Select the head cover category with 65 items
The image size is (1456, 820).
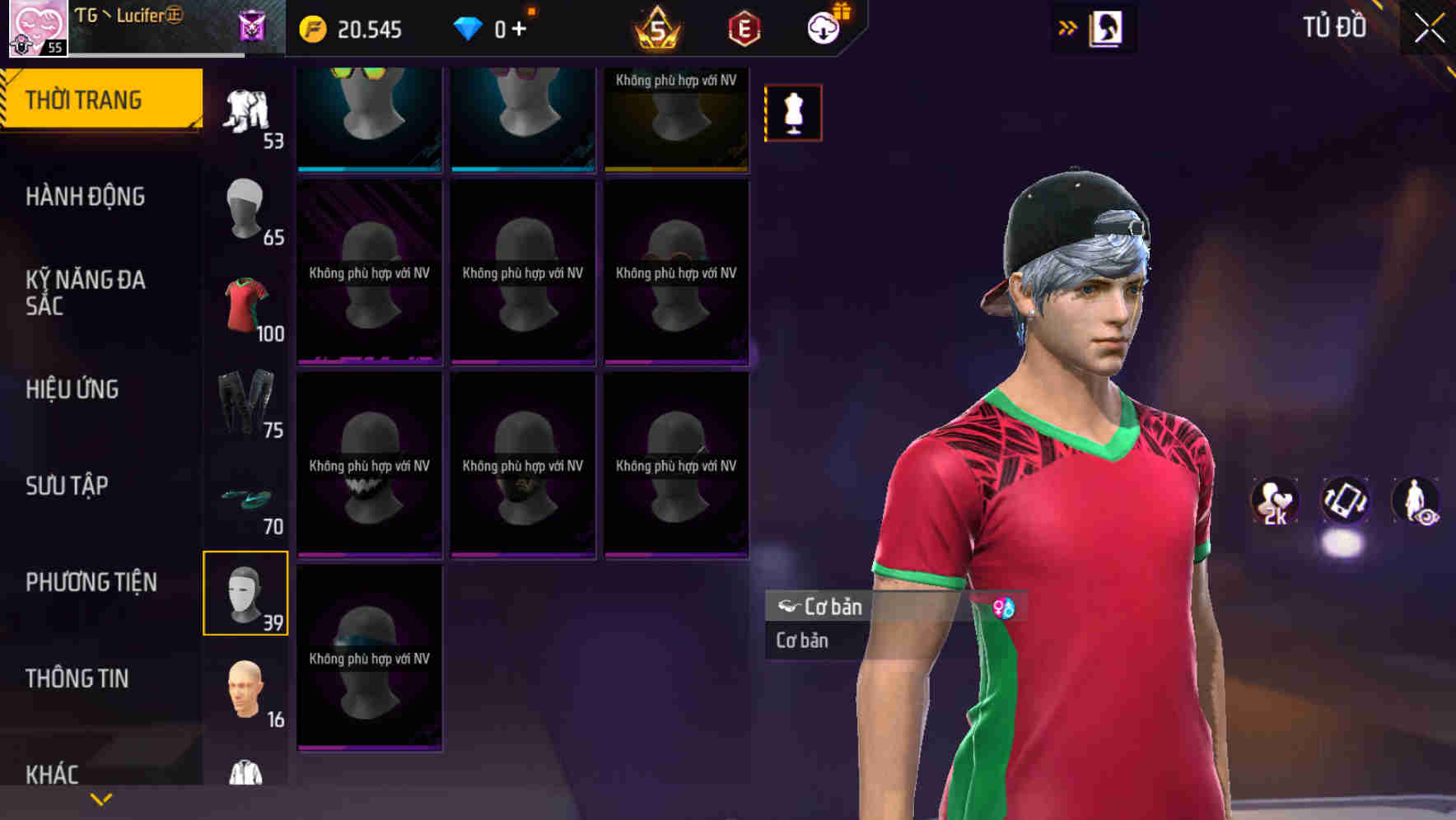[x=245, y=210]
